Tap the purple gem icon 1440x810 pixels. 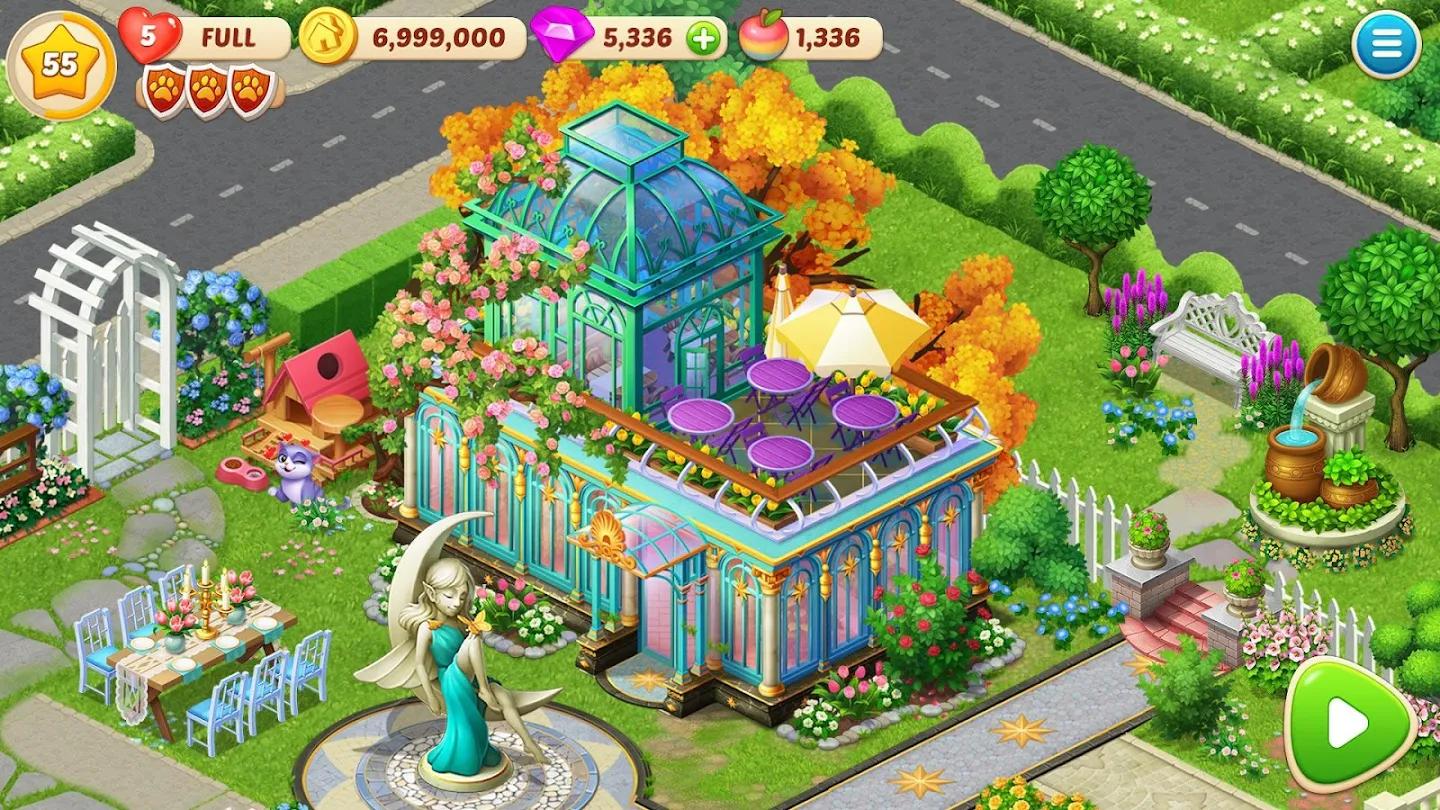561,38
